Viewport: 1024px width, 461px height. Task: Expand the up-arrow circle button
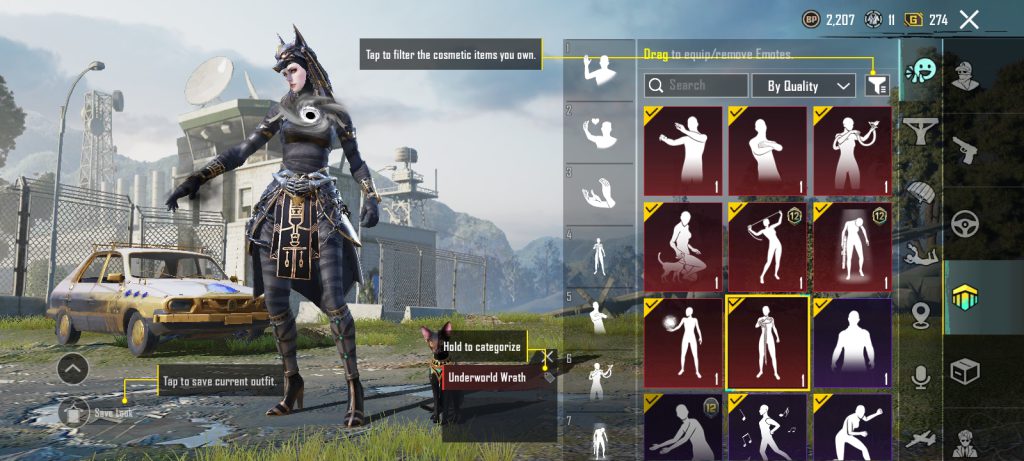(73, 369)
